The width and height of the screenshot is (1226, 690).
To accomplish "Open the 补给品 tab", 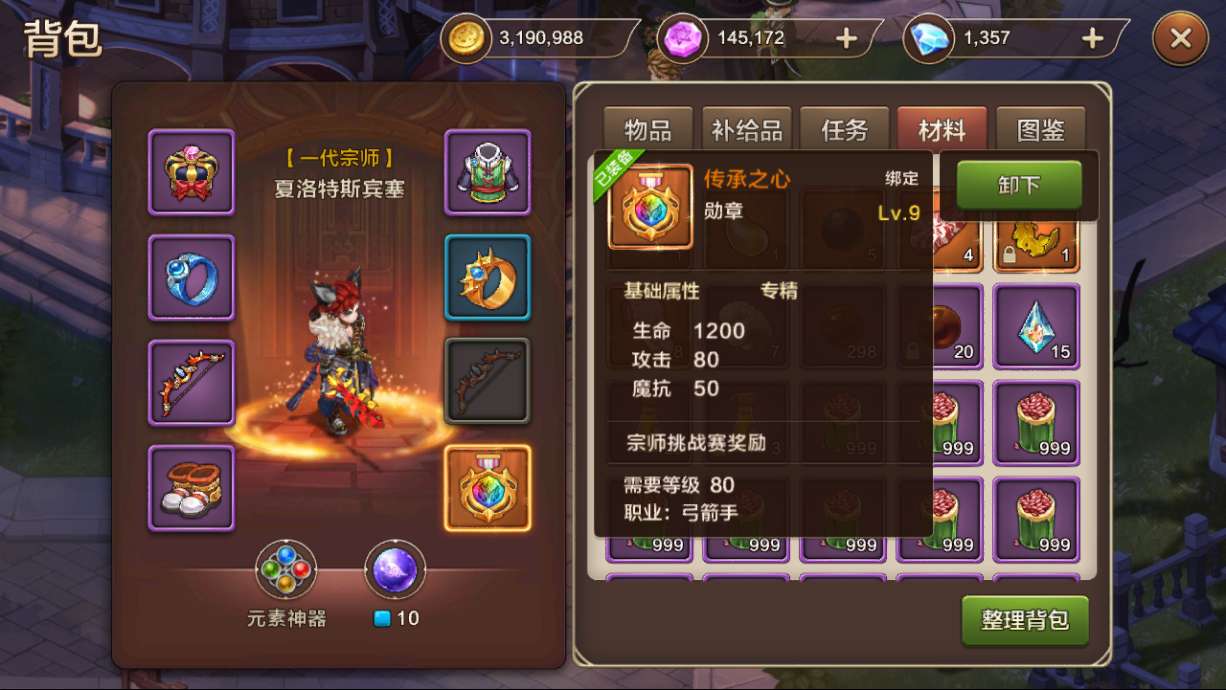I will coord(746,130).
